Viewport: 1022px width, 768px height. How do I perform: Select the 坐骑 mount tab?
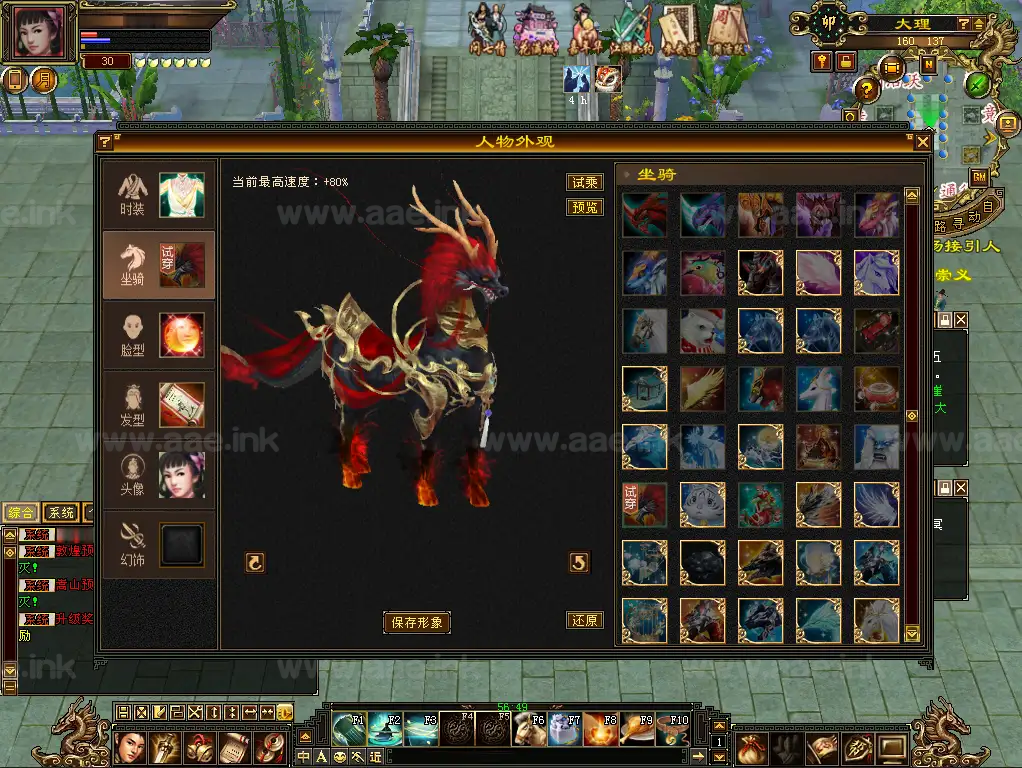[158, 265]
